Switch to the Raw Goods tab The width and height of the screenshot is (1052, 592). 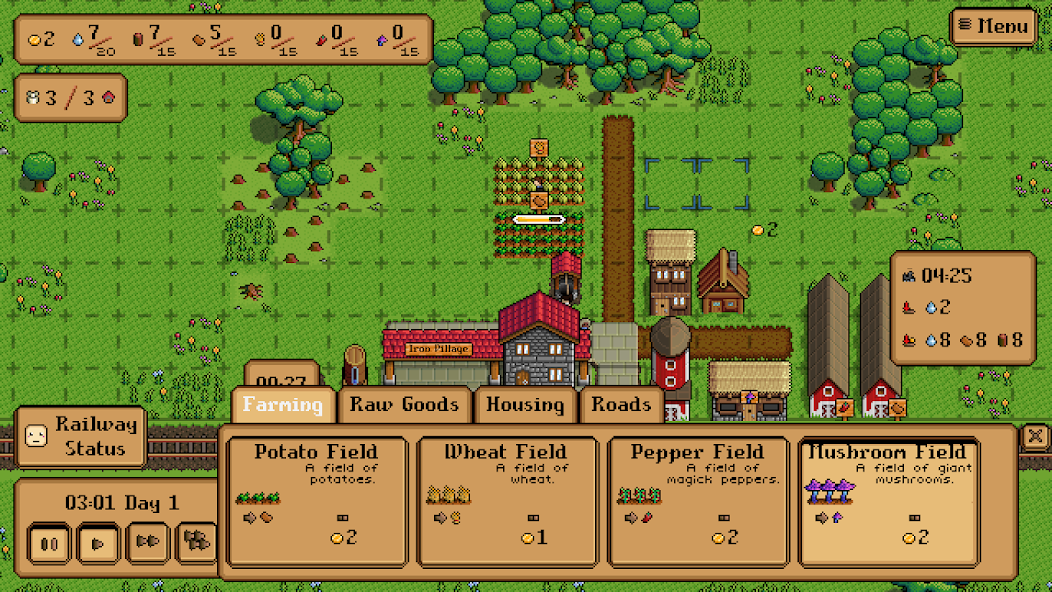(x=404, y=405)
